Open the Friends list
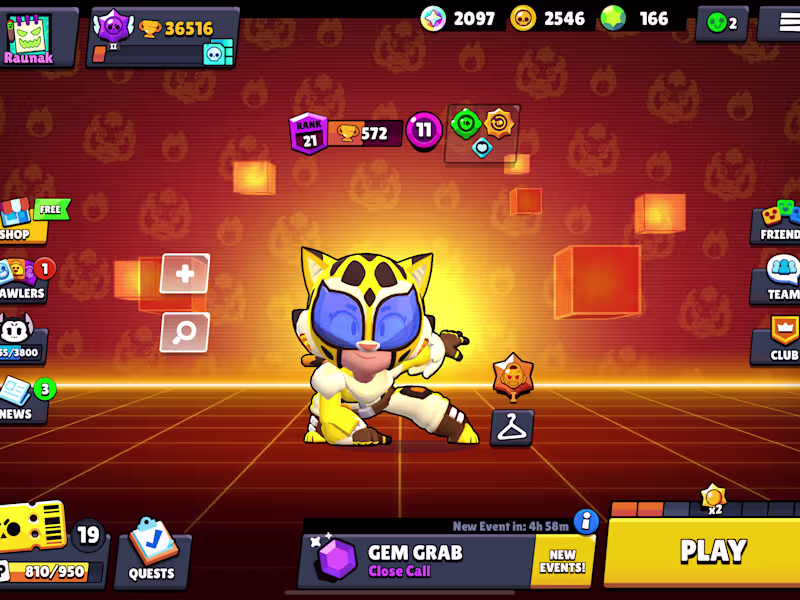Viewport: 800px width, 600px height. (778, 221)
